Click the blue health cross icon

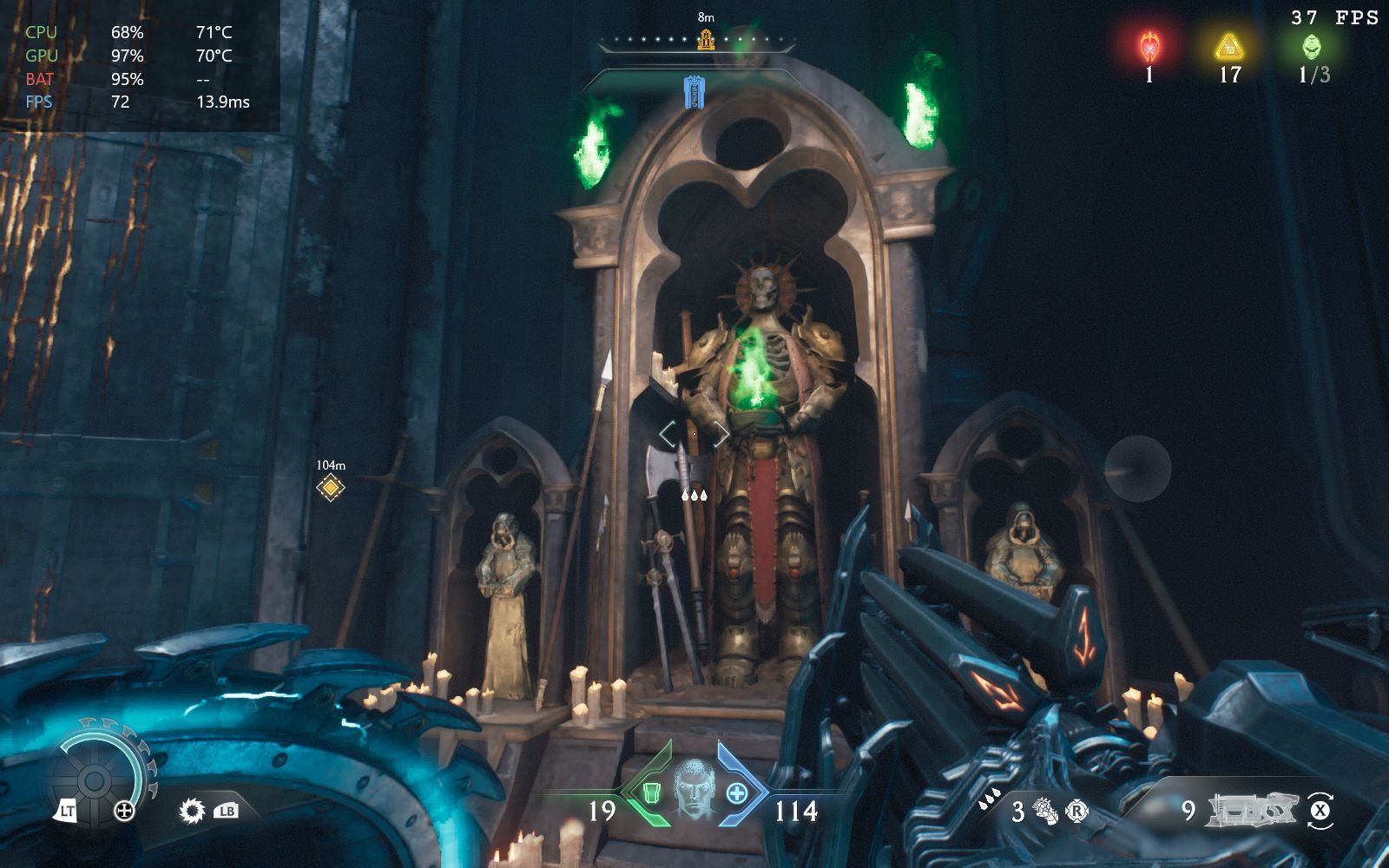click(x=736, y=792)
